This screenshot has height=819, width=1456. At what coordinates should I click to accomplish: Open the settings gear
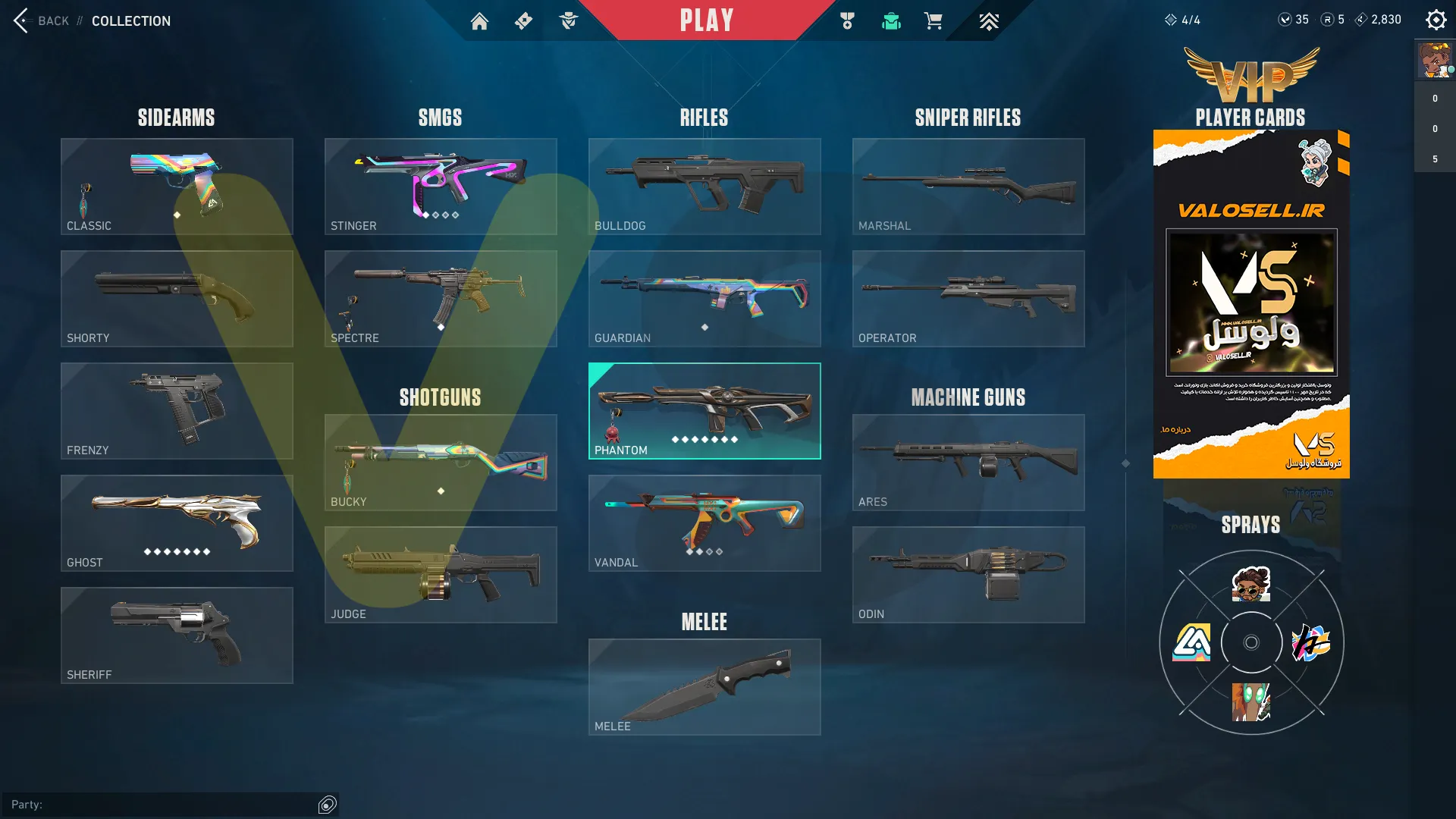[1436, 20]
